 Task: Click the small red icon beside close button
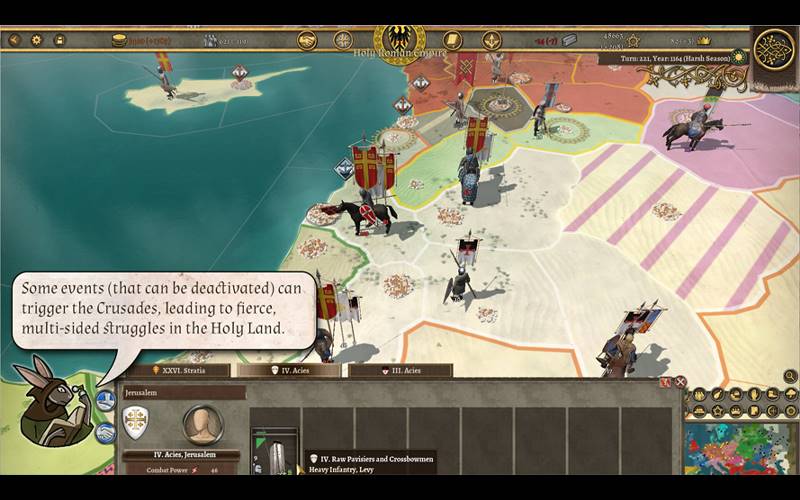[664, 382]
